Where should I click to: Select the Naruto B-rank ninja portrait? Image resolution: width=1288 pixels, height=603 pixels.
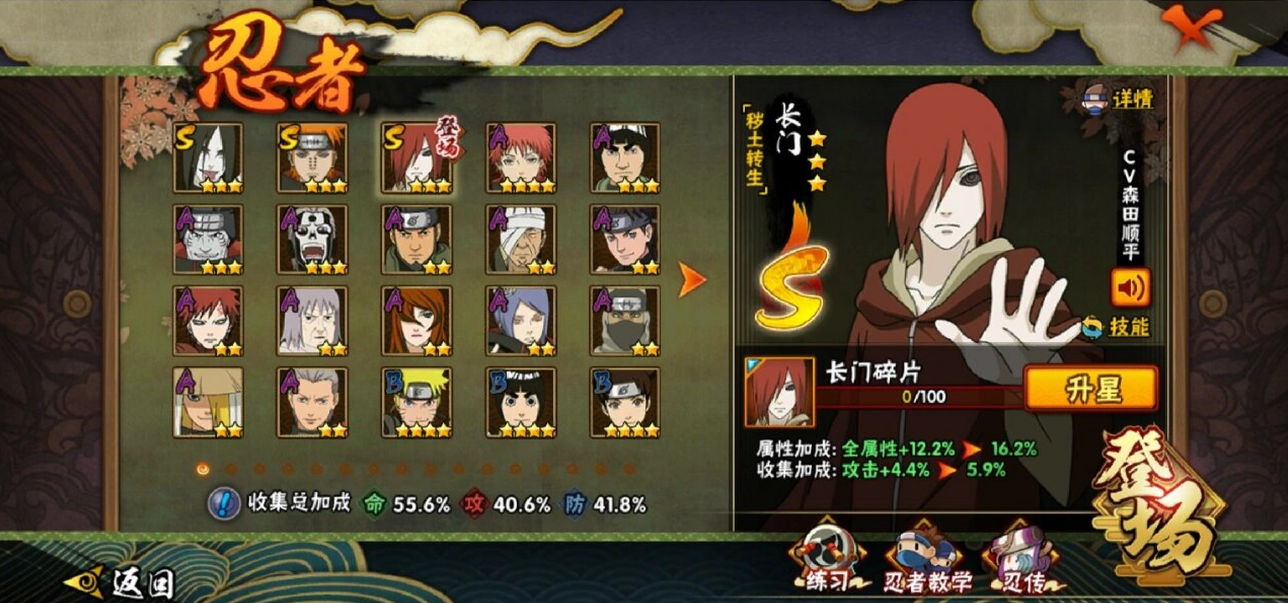click(x=416, y=402)
